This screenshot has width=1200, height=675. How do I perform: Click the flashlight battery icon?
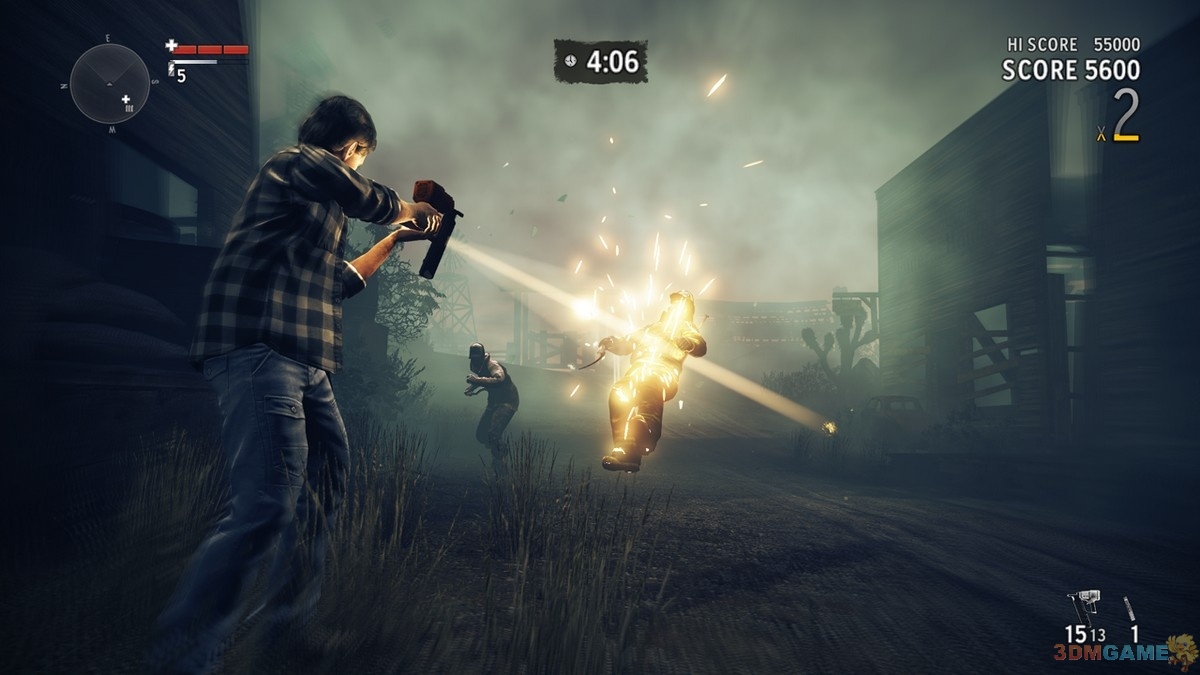click(x=172, y=71)
